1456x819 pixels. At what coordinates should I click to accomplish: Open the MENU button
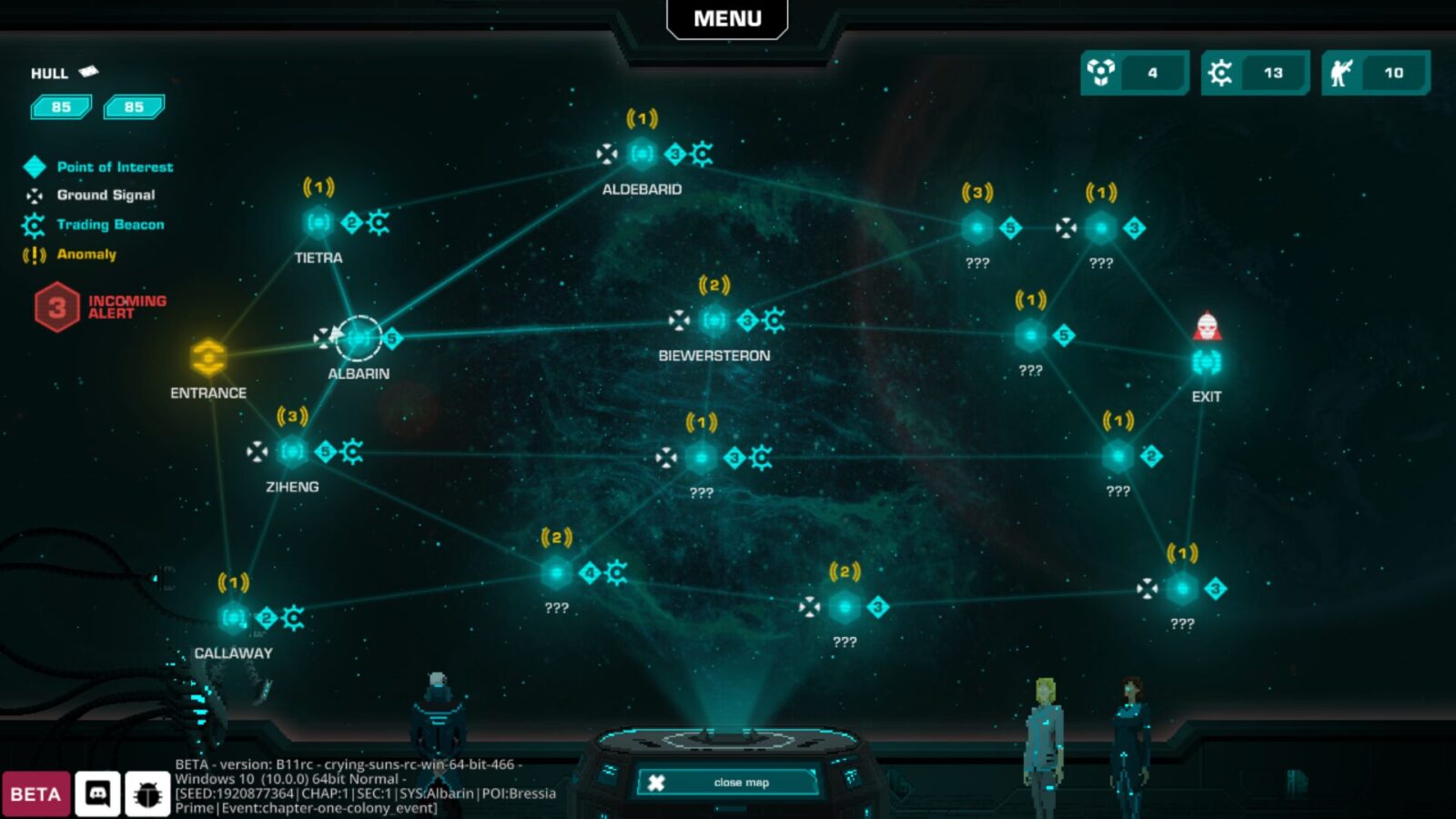coord(727,19)
